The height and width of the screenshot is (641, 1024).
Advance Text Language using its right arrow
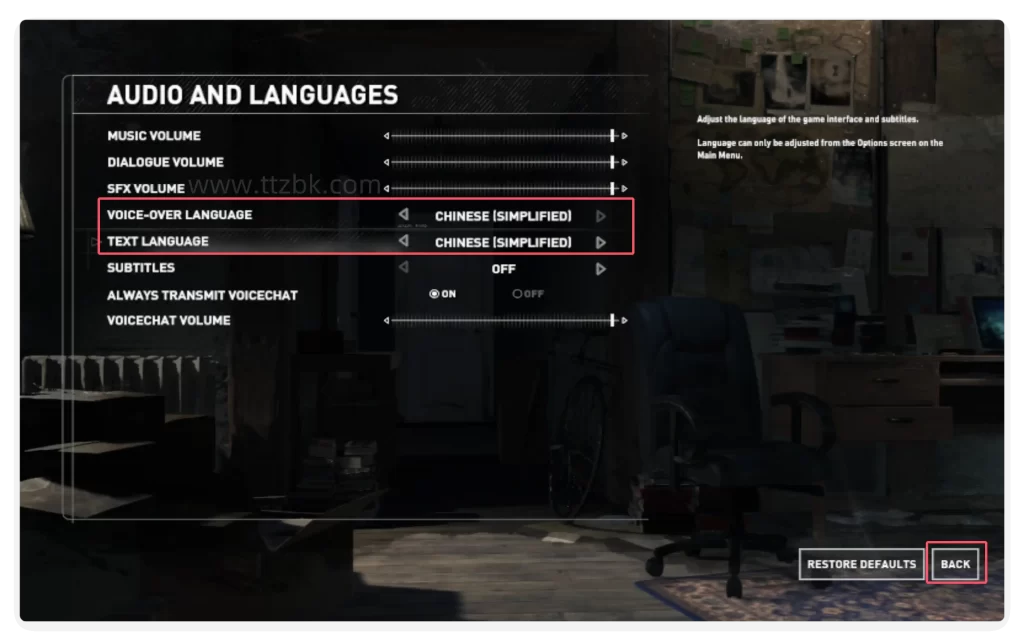(x=601, y=242)
